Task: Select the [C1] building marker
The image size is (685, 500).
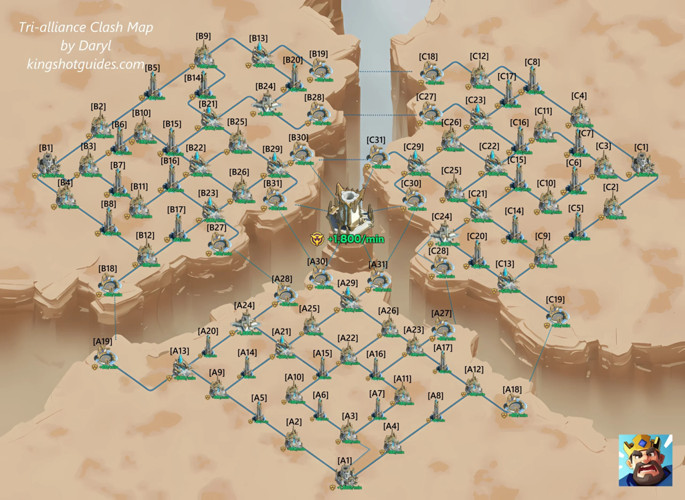Action: [641, 163]
